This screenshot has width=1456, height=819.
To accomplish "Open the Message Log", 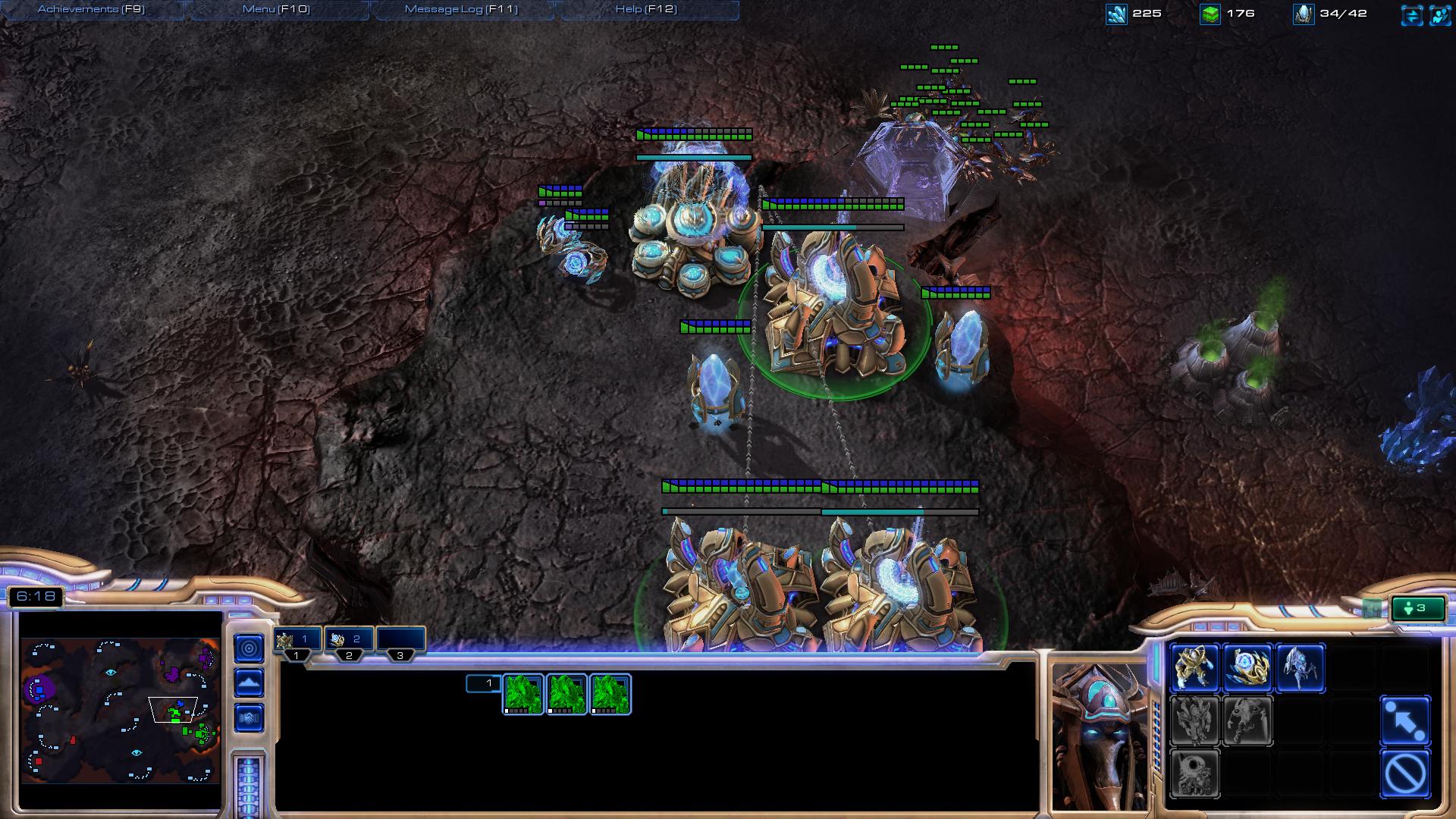I will (461, 9).
